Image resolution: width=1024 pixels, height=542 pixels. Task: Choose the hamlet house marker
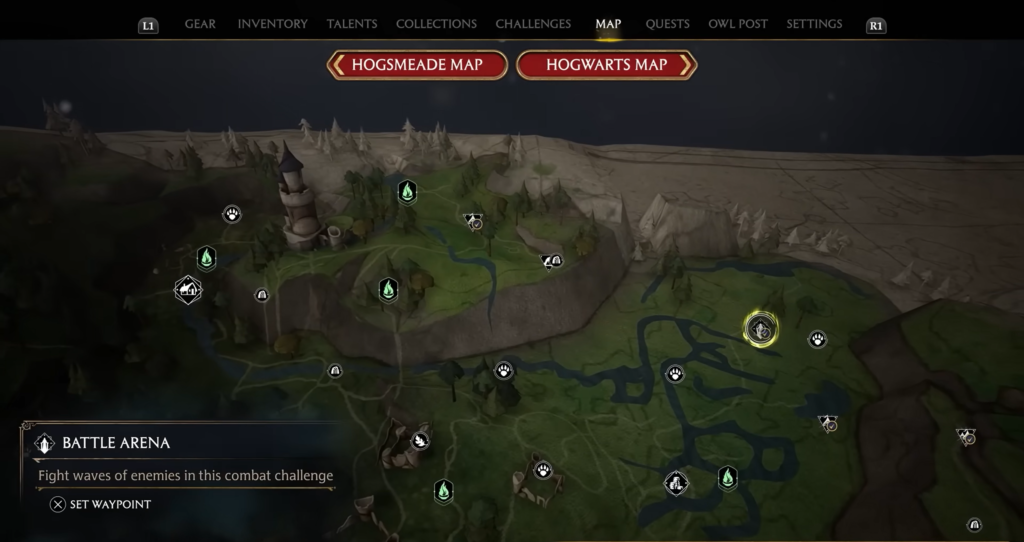187,290
